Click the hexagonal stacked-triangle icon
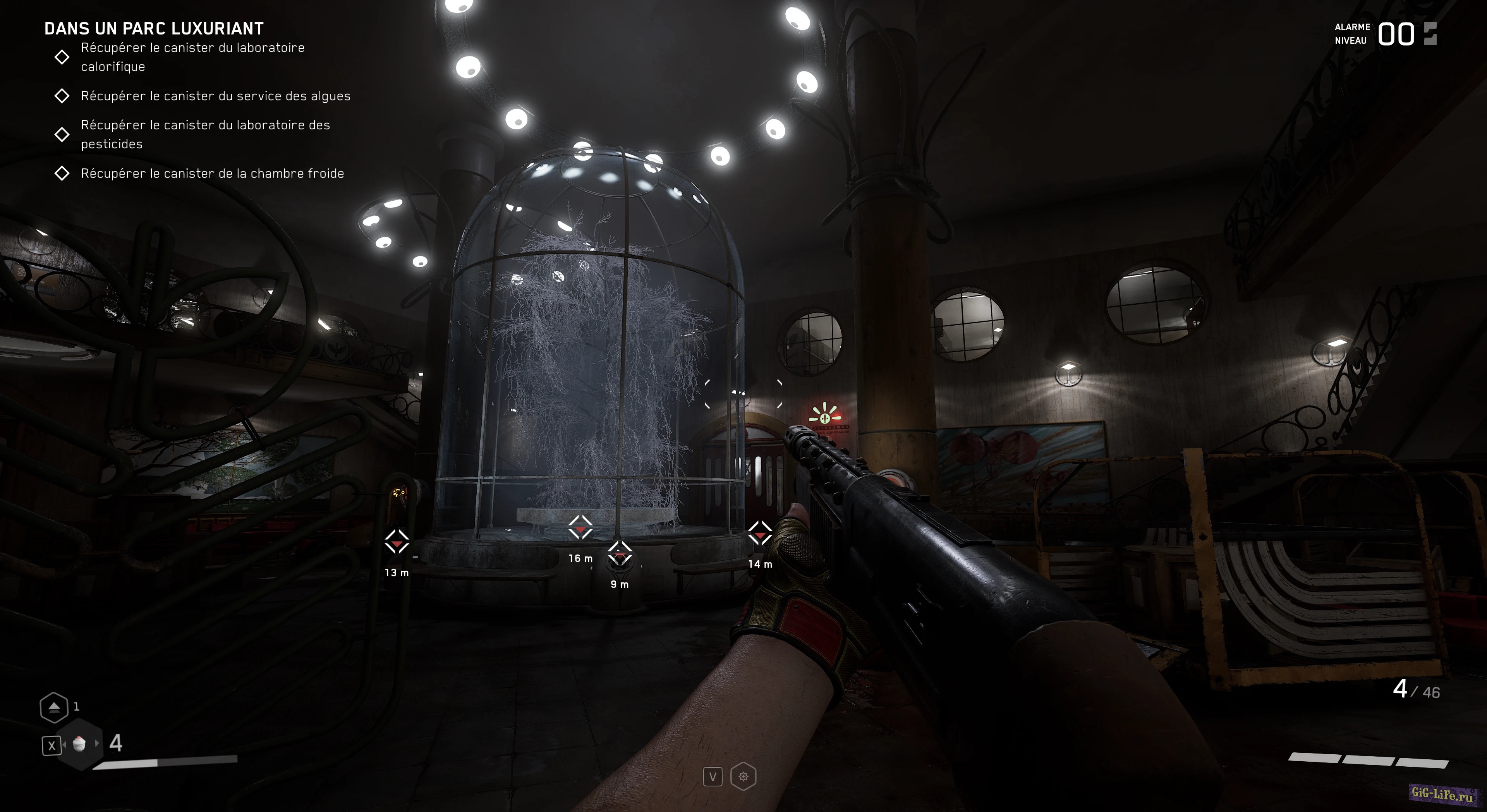This screenshot has width=1487, height=812. 54,707
